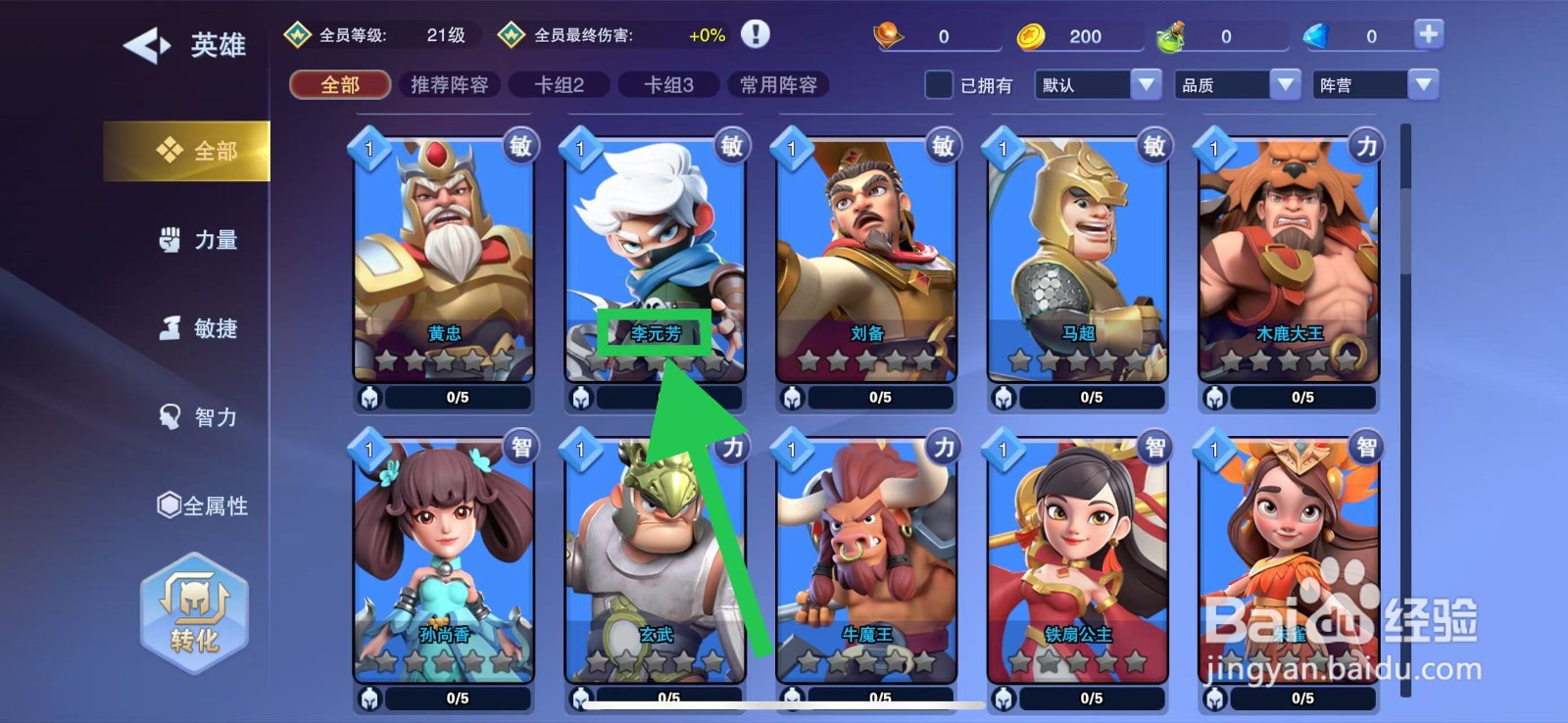Open the 默认 sorting dropdown
Image resolution: width=1568 pixels, height=723 pixels.
(x=1097, y=85)
